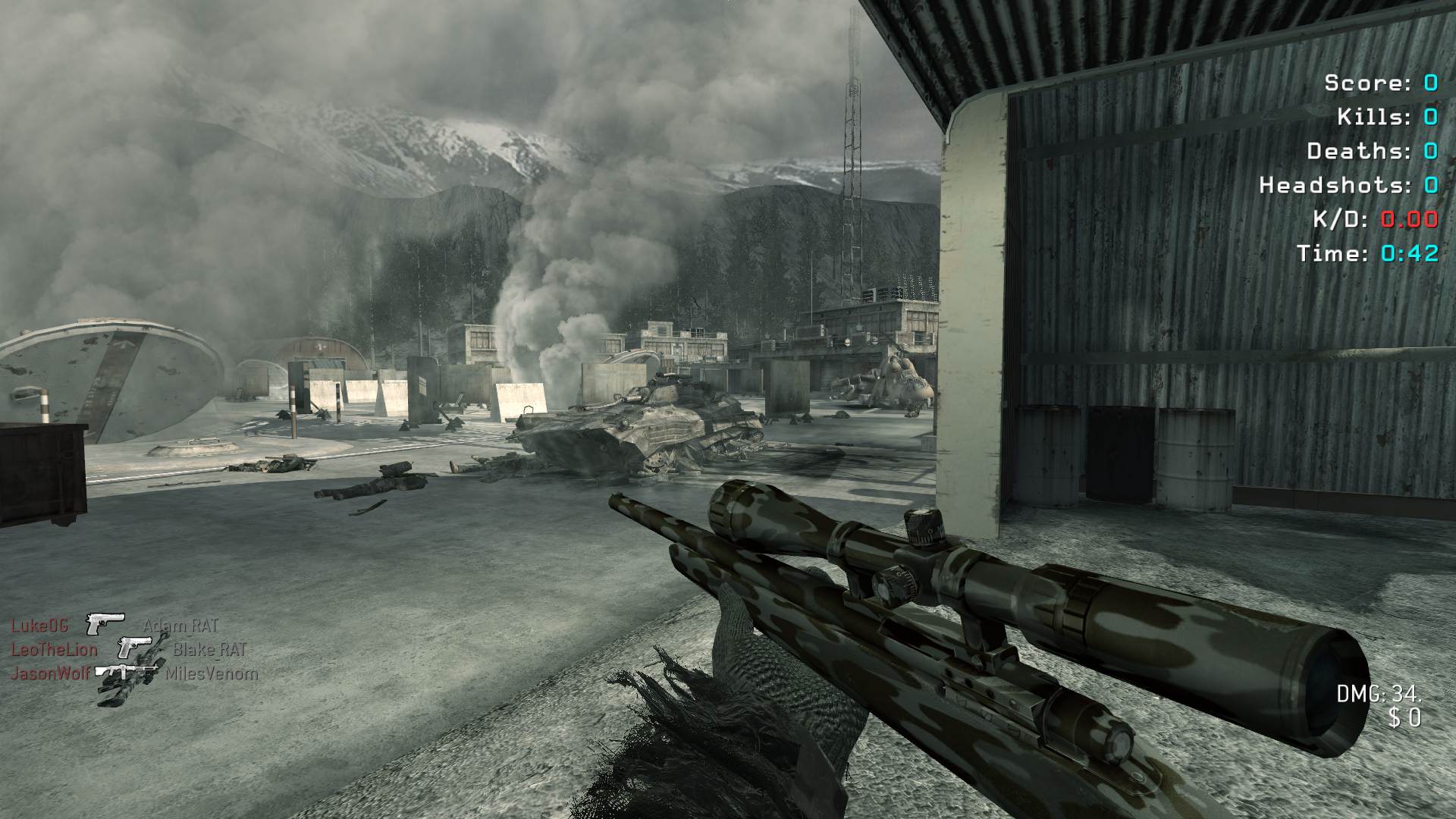This screenshot has height=819, width=1456.
Task: Choose Blake_RAT's name in the killfeed
Action: (209, 650)
